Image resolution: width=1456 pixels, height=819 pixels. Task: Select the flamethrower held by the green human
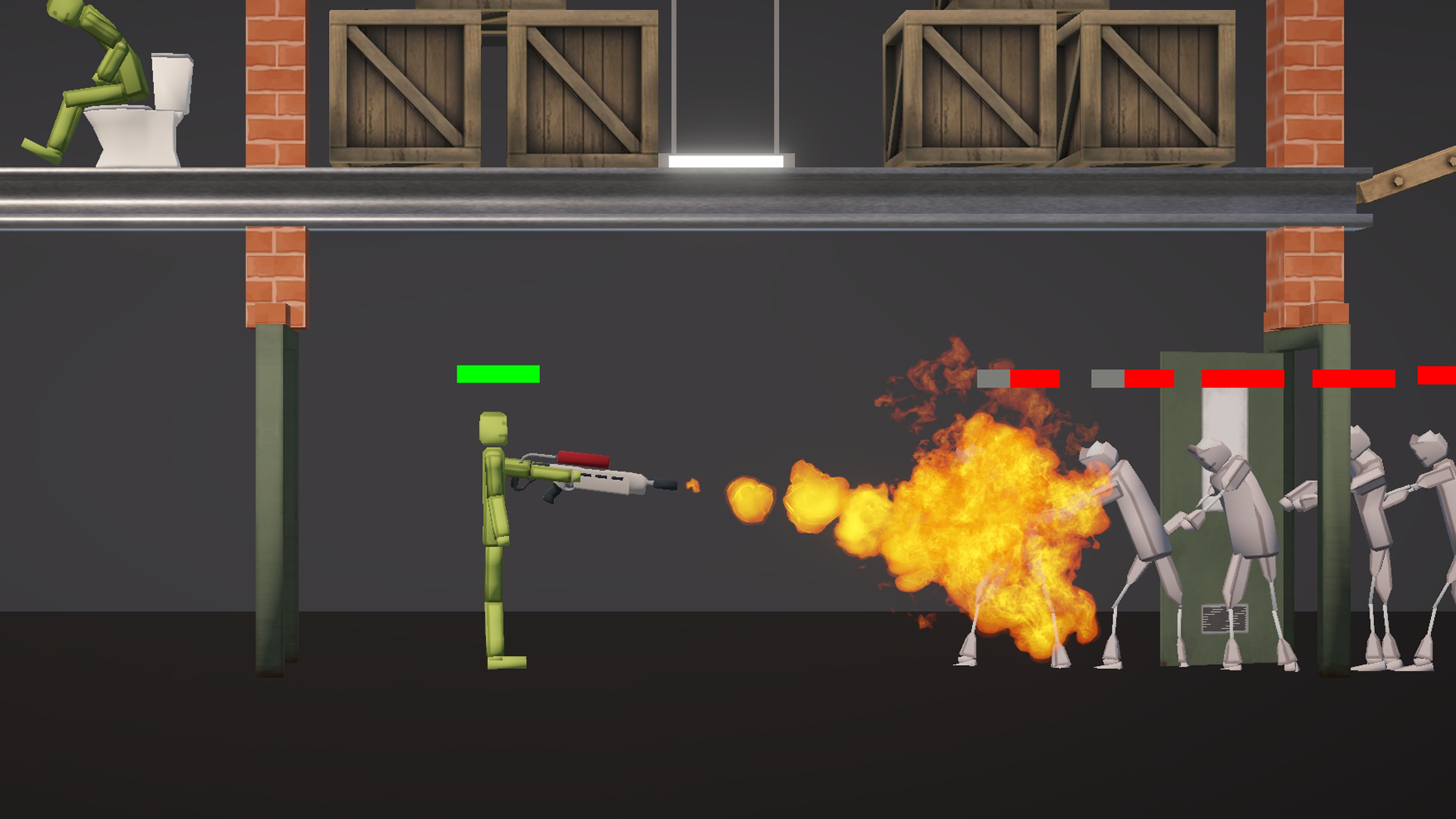tap(599, 478)
